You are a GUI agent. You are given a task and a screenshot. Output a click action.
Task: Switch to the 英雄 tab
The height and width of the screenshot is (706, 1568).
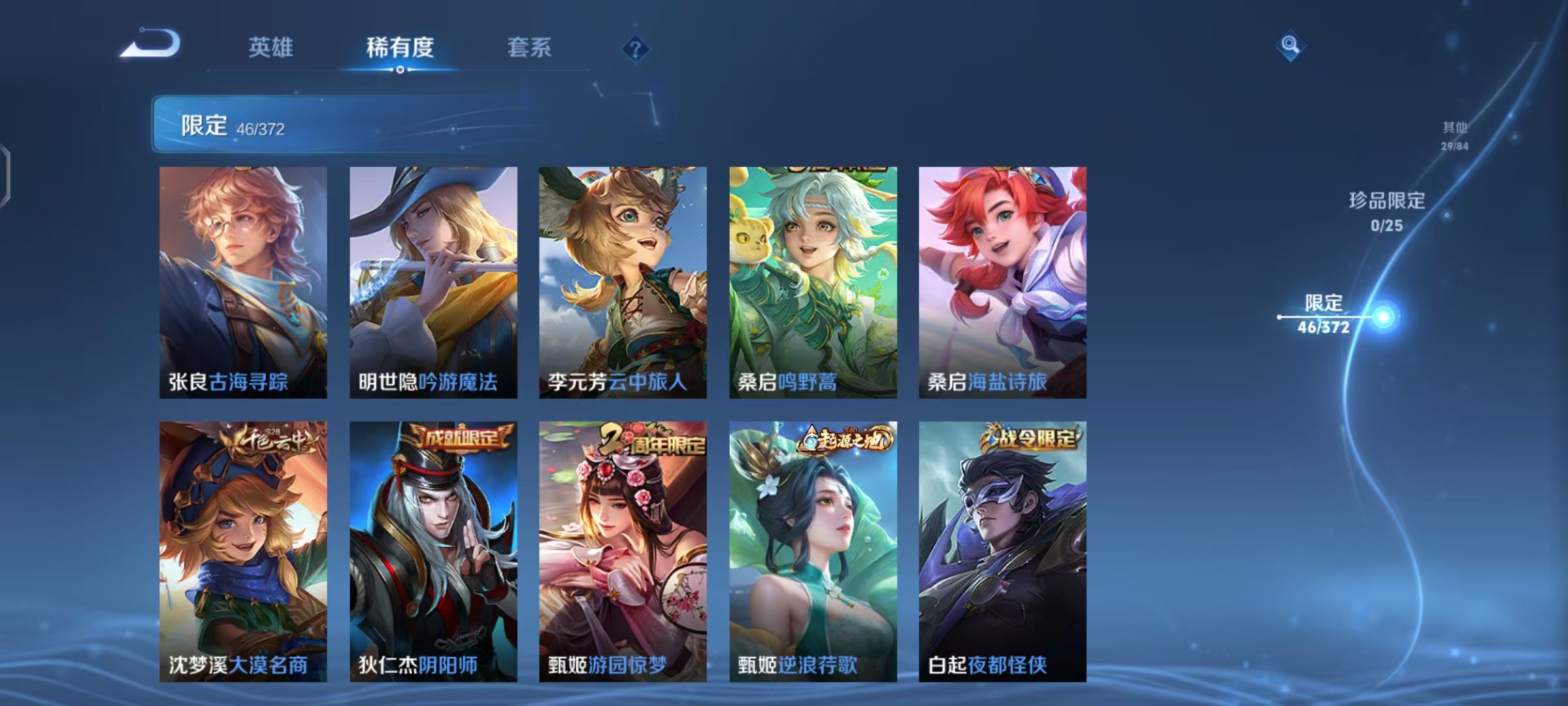pos(272,48)
